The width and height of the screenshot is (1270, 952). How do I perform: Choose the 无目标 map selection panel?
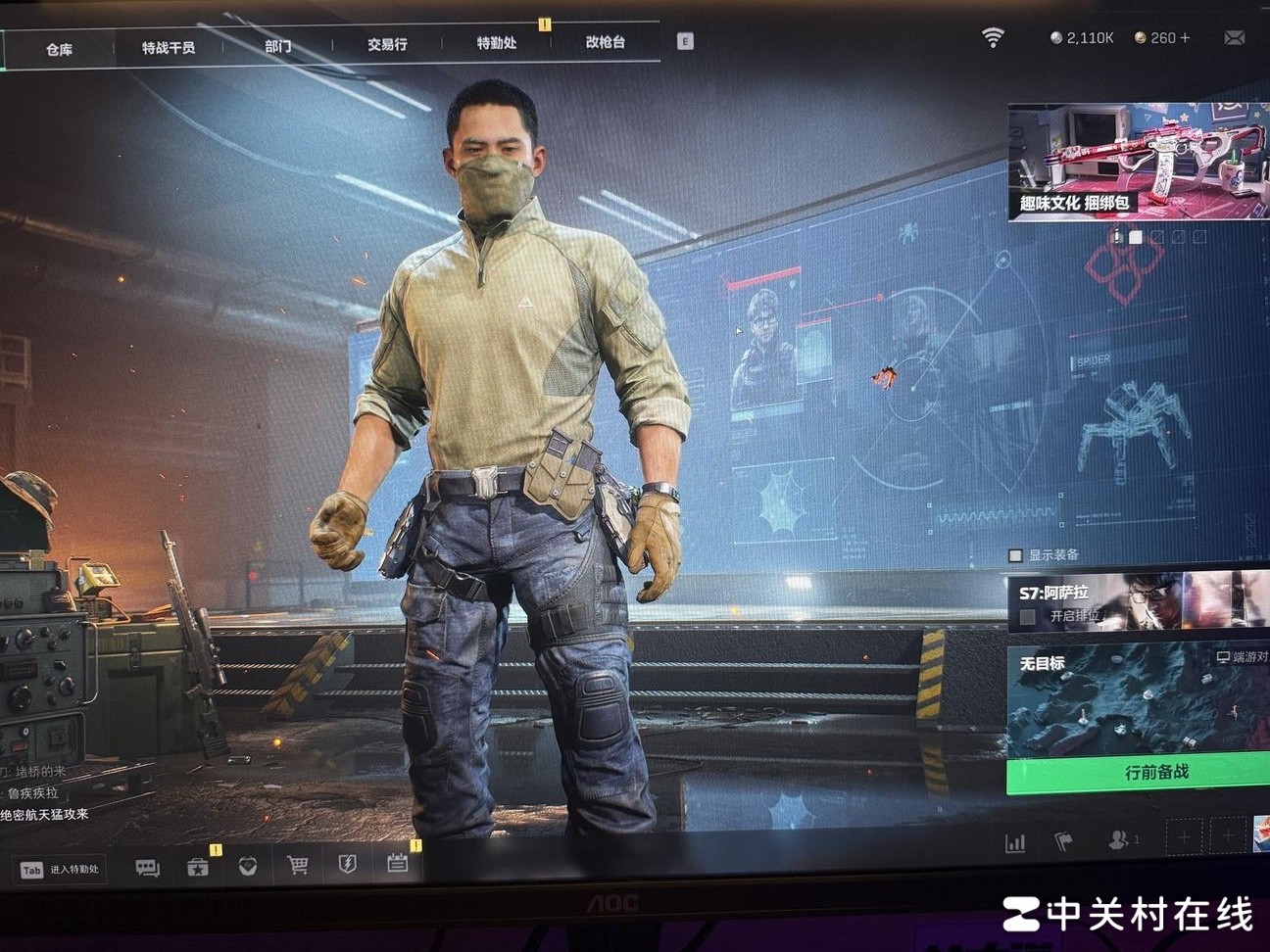(x=1139, y=700)
